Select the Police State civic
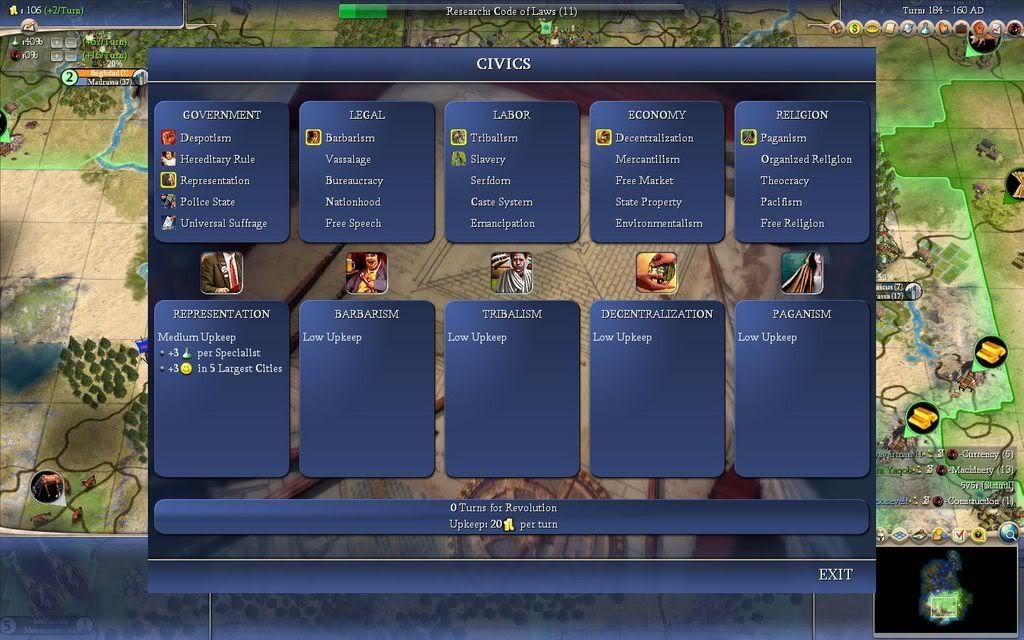 point(207,202)
